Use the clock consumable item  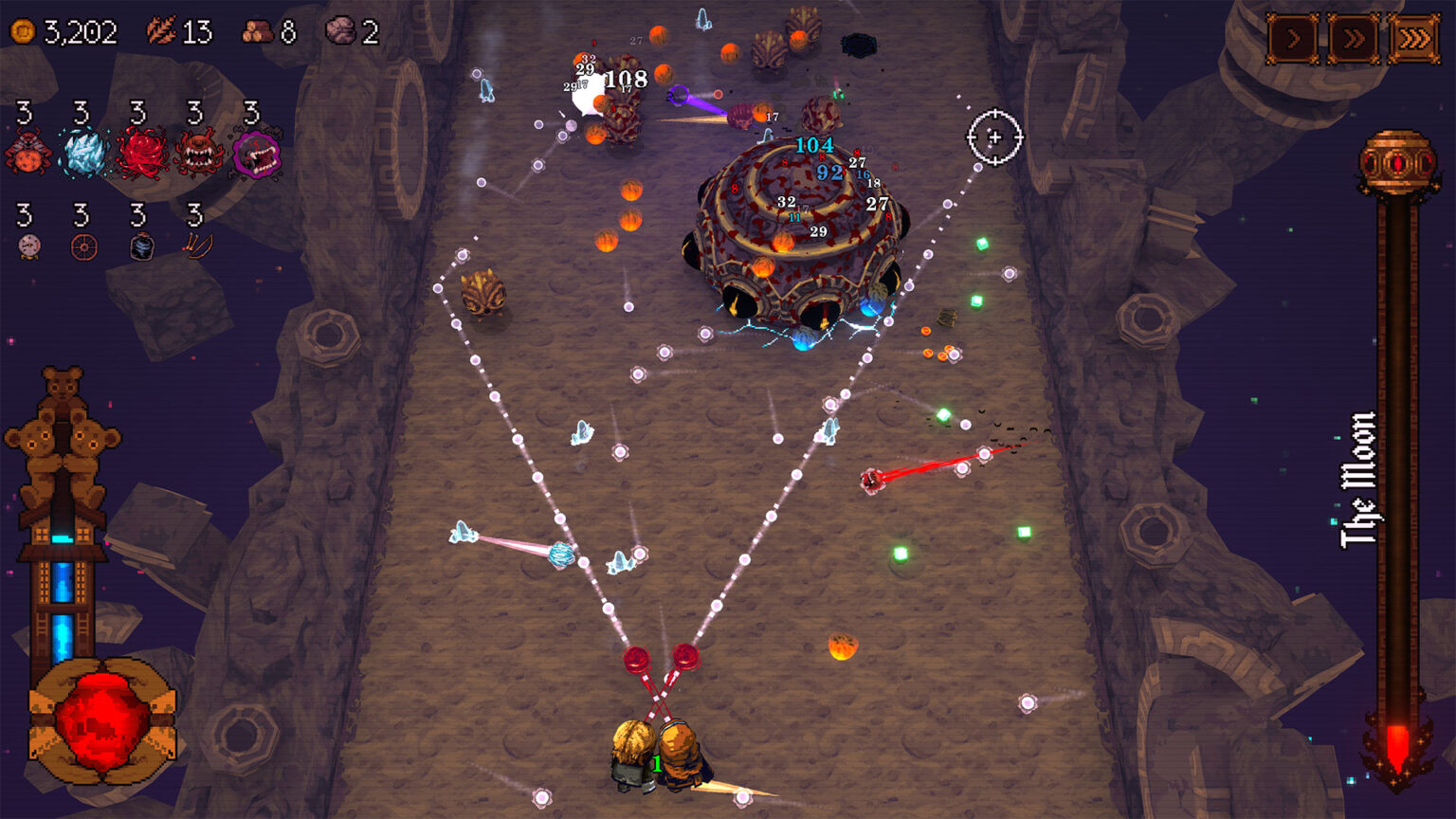tap(29, 248)
